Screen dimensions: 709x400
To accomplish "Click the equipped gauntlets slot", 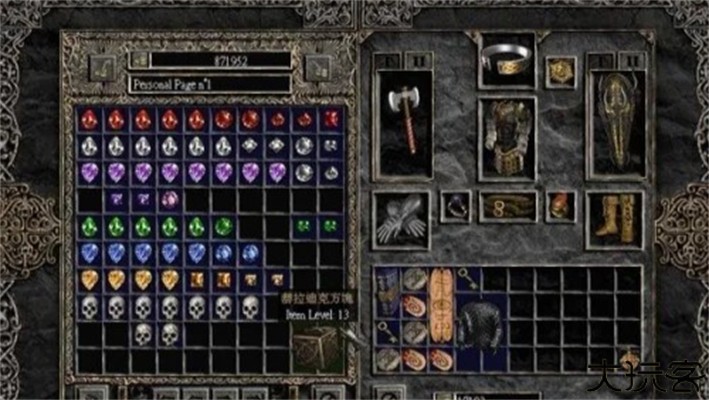I will (x=402, y=220).
